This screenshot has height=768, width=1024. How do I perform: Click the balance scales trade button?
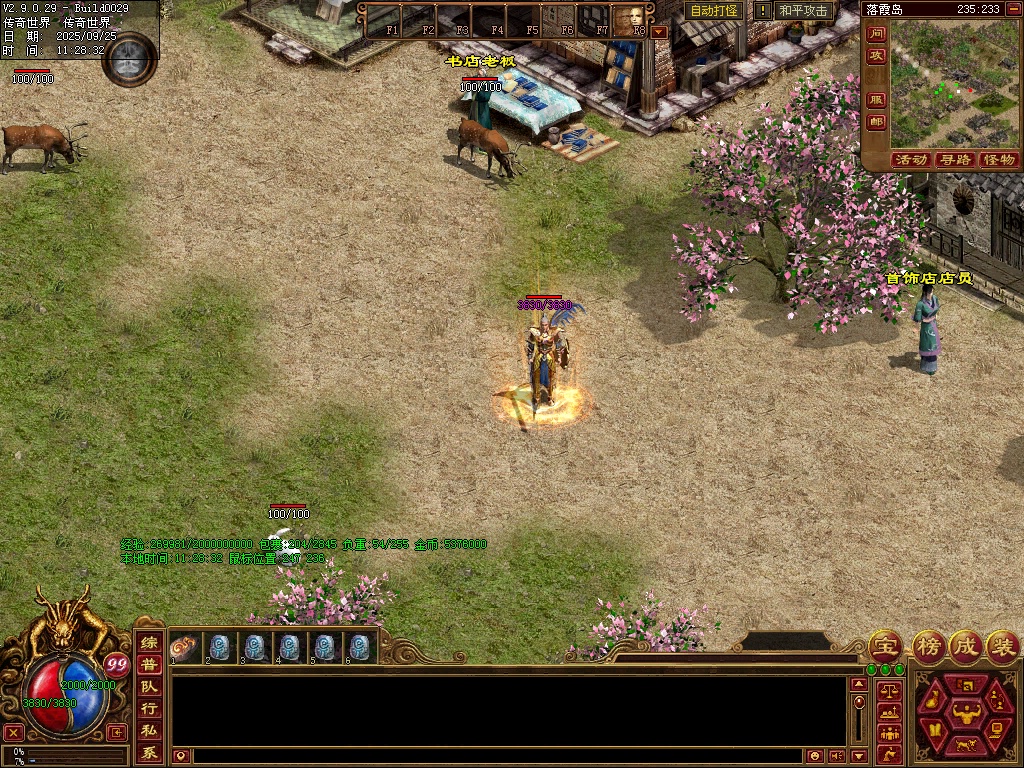[x=889, y=690]
